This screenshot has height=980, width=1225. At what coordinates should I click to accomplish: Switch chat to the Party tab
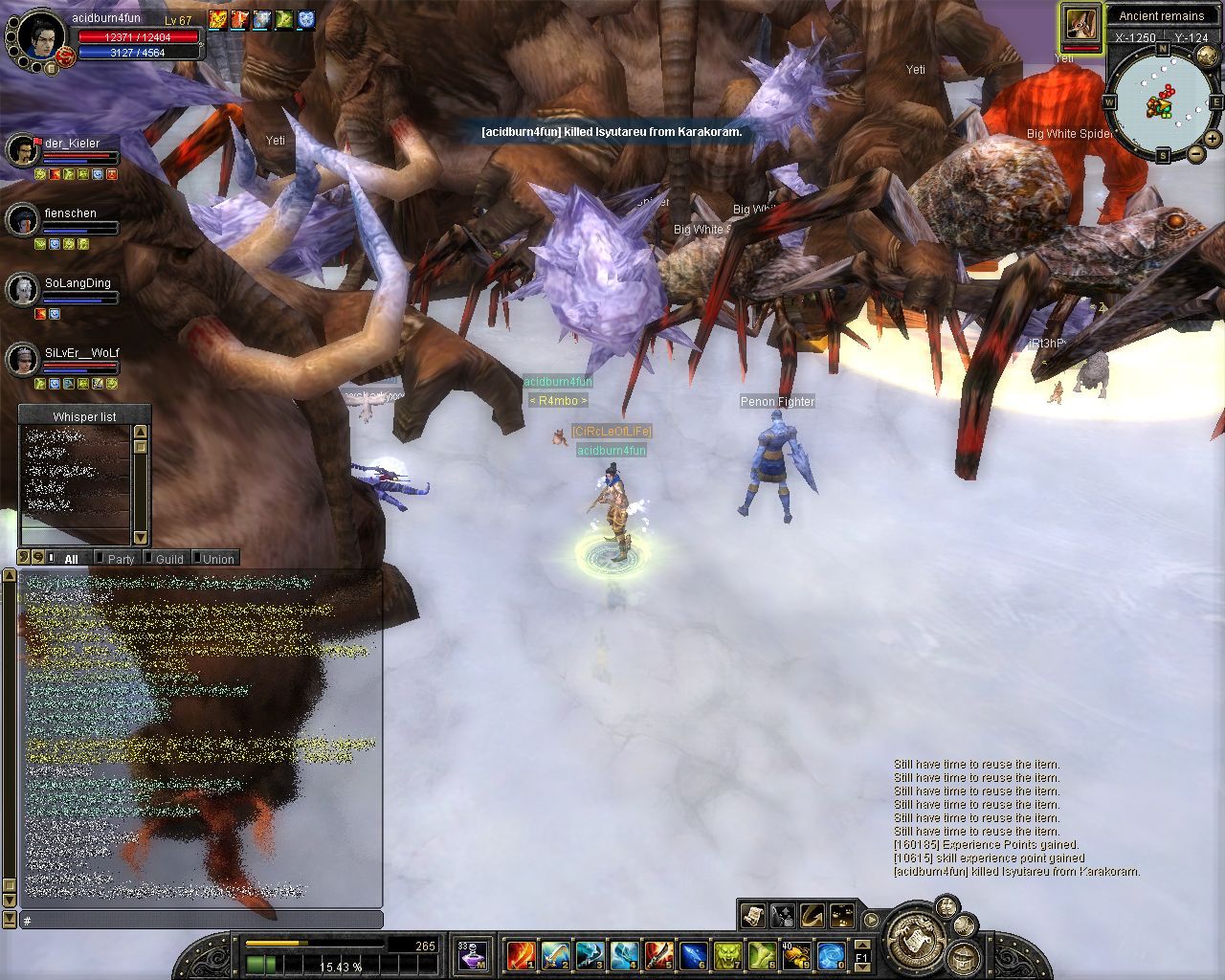(x=121, y=559)
